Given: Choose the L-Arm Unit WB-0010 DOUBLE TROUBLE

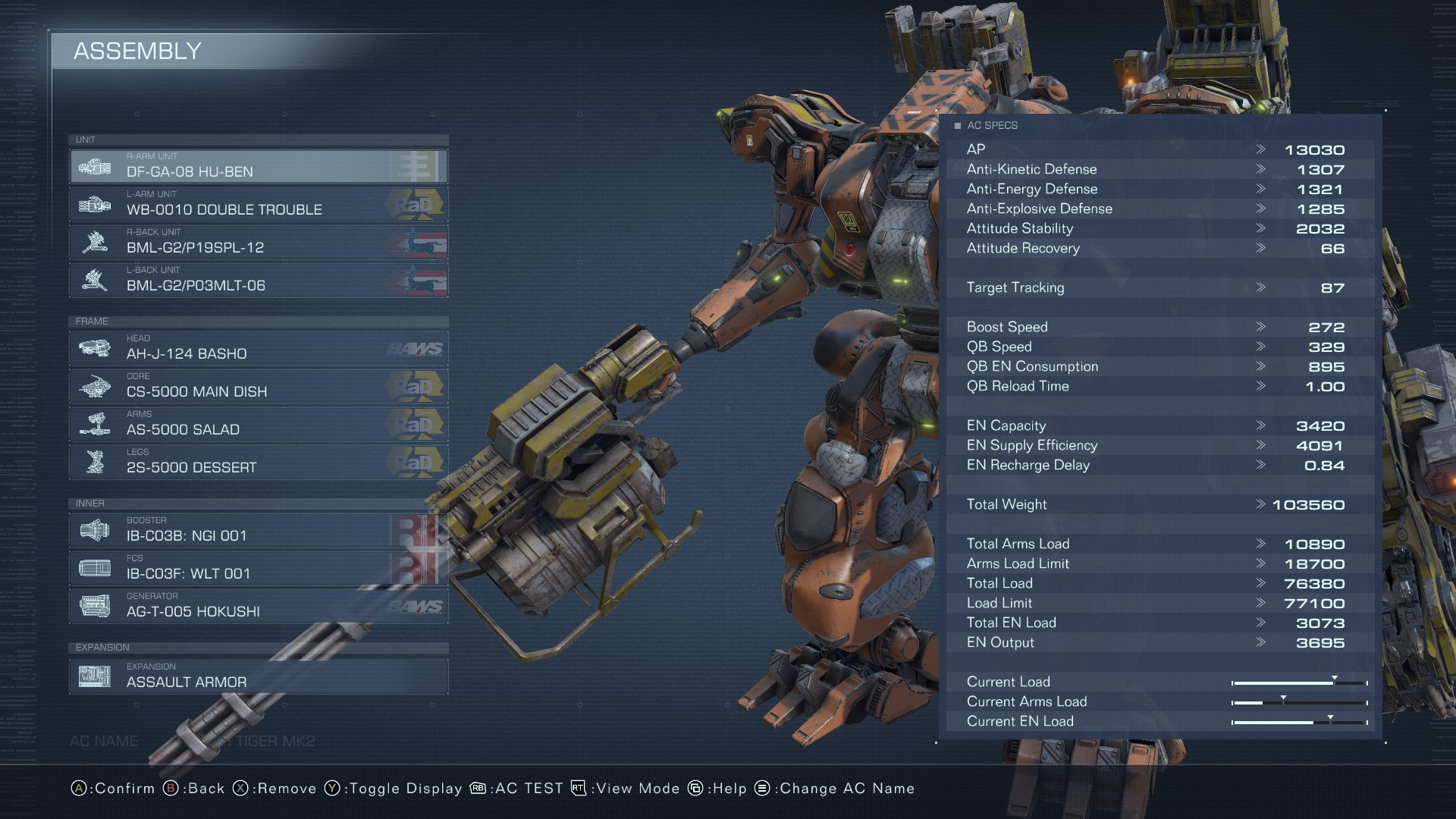Looking at the screenshot, I should (258, 204).
